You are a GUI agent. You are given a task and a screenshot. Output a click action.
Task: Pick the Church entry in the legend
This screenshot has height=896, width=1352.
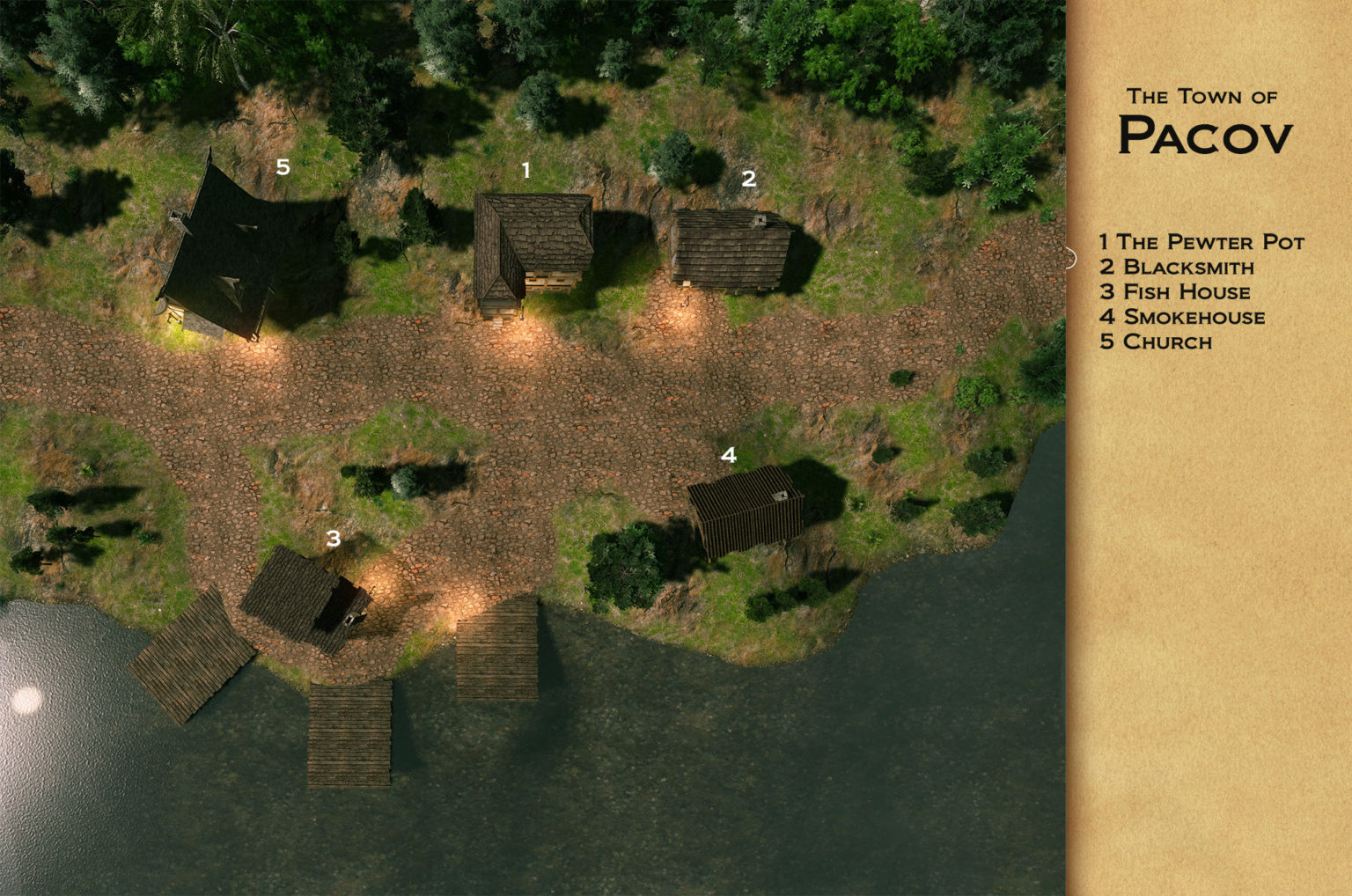pos(1156,342)
